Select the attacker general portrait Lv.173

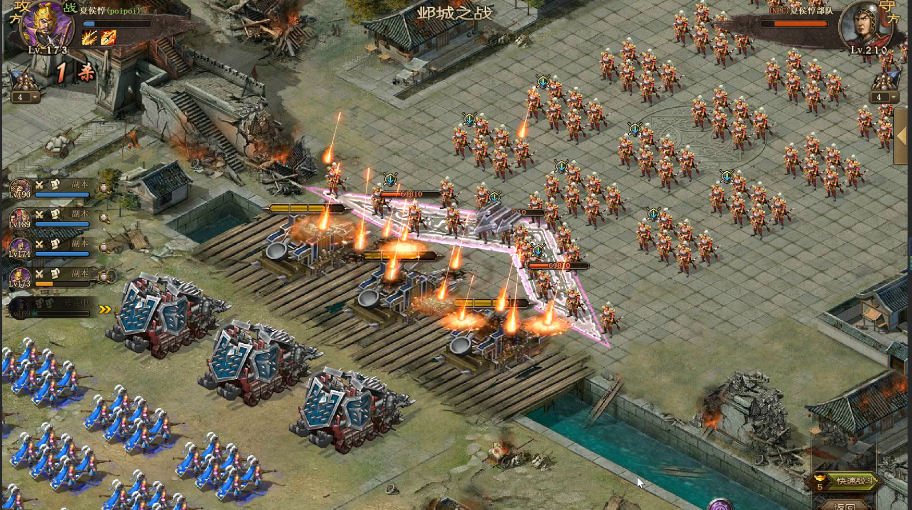47,25
